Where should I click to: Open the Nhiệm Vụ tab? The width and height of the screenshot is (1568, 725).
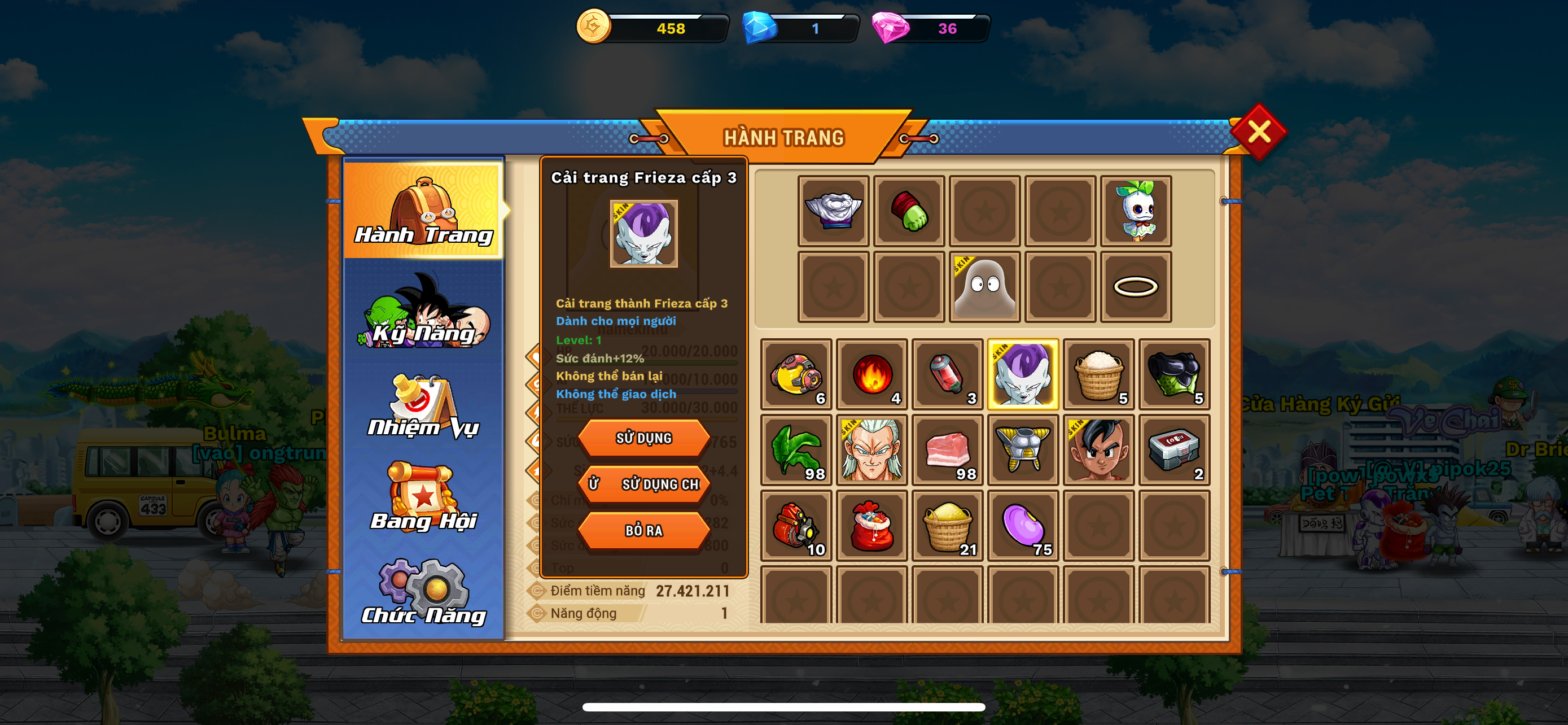tap(424, 407)
